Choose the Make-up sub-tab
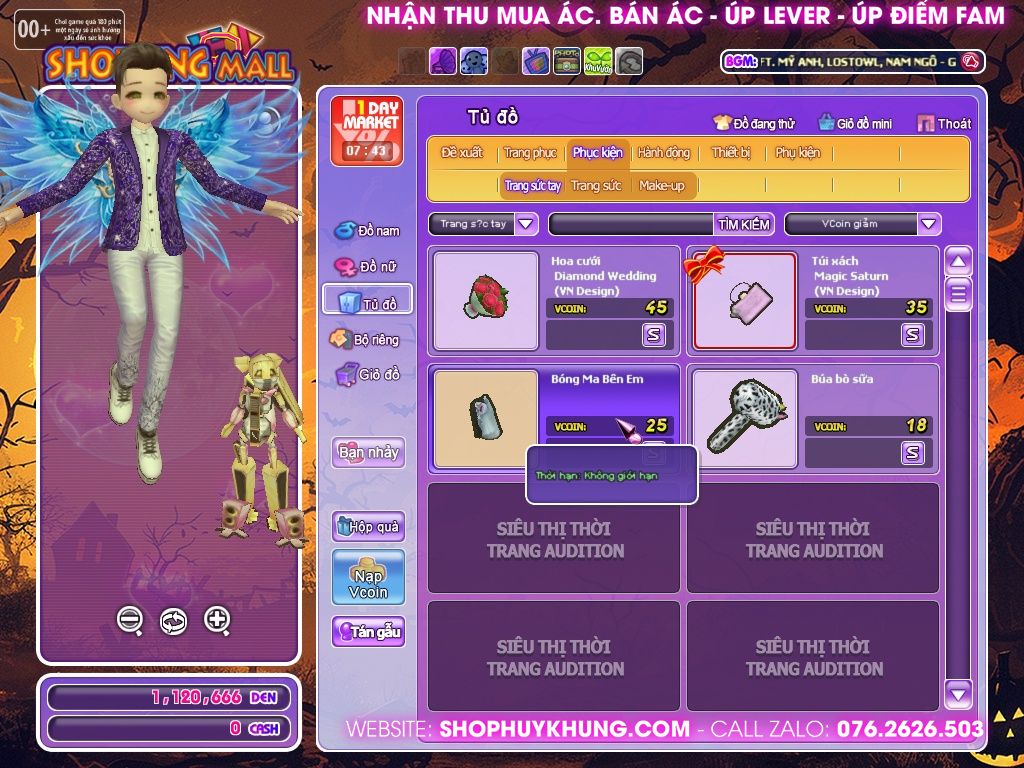Screen dimensions: 1024x768 point(661,186)
